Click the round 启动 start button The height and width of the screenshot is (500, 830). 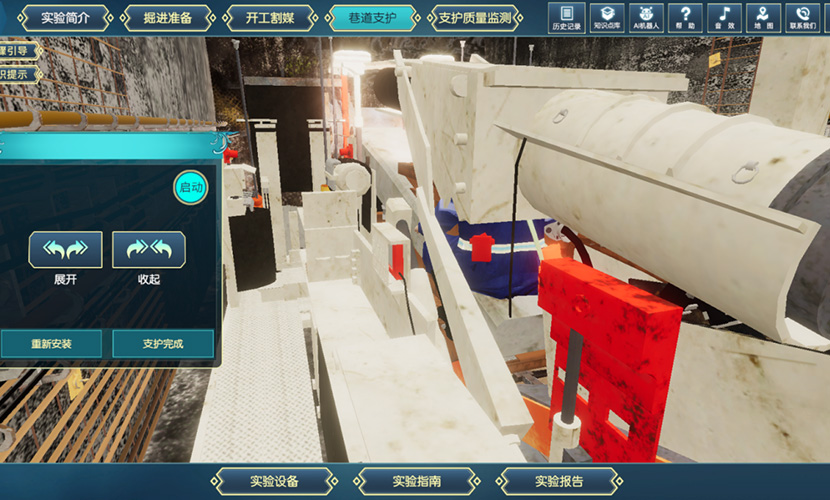pos(190,187)
